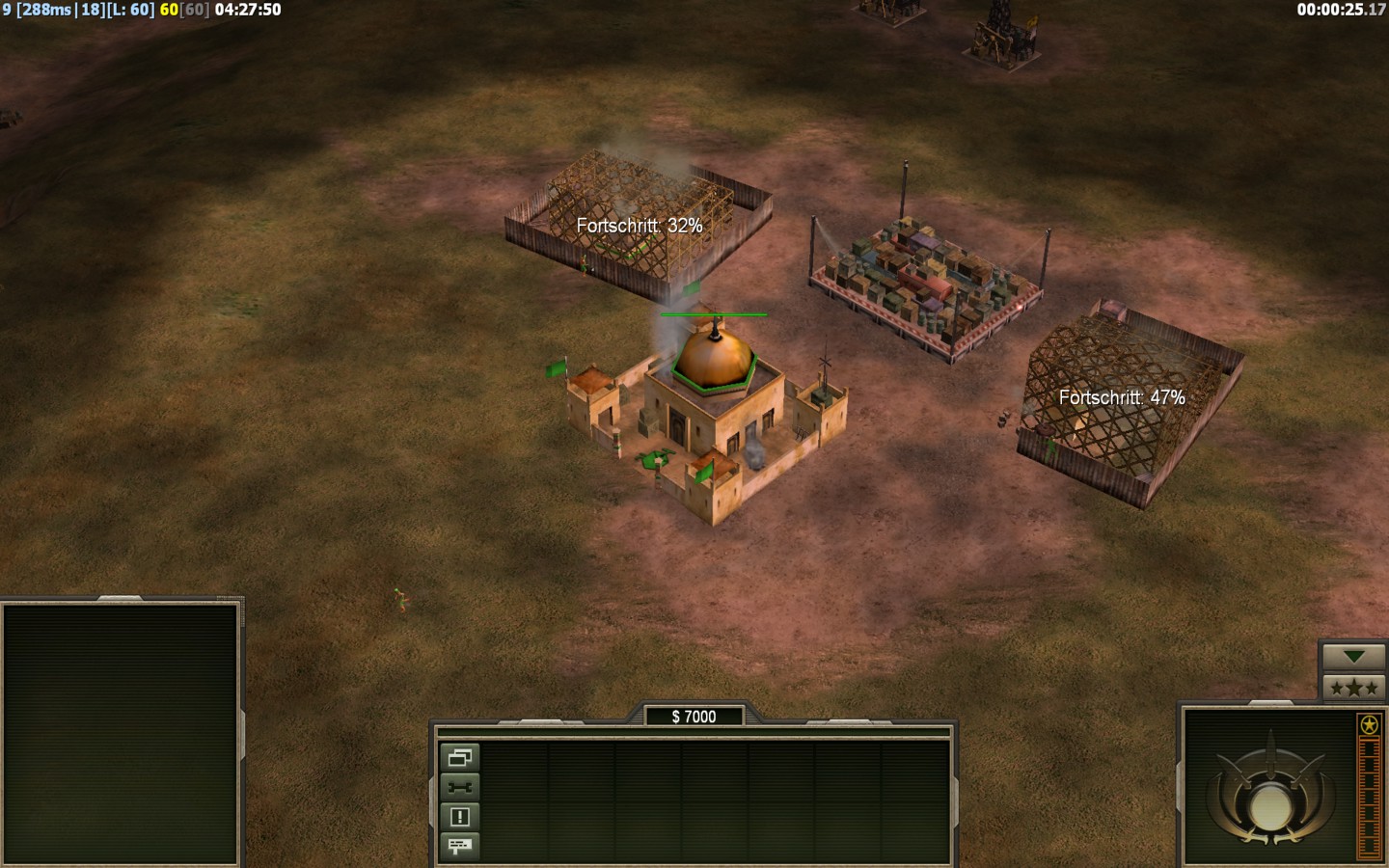The height and width of the screenshot is (868, 1389).
Task: Click the radar minimap panel
Action: pos(121,733)
